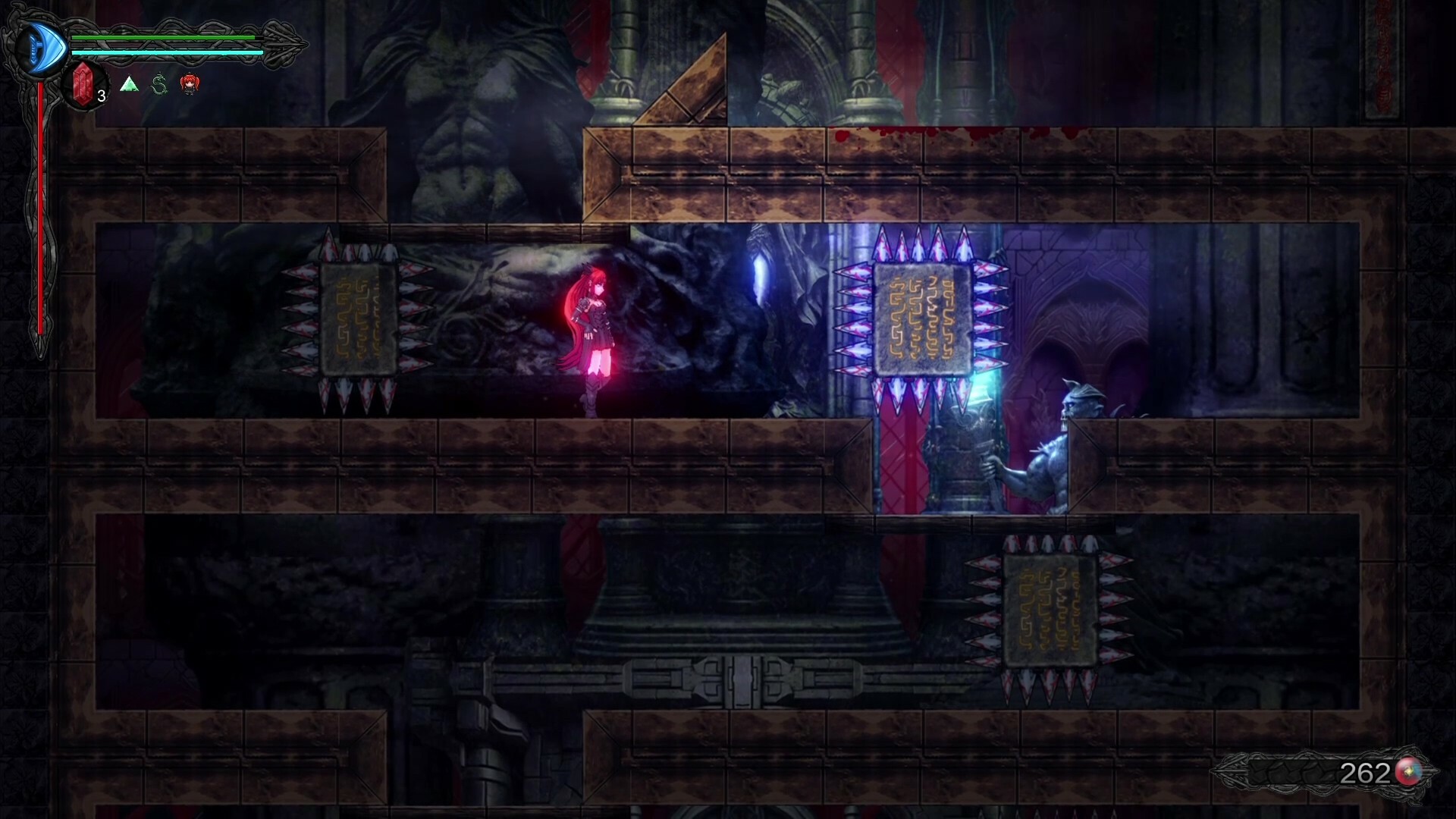
Task: Click the red-haired chibi character portrait icon
Action: click(189, 85)
